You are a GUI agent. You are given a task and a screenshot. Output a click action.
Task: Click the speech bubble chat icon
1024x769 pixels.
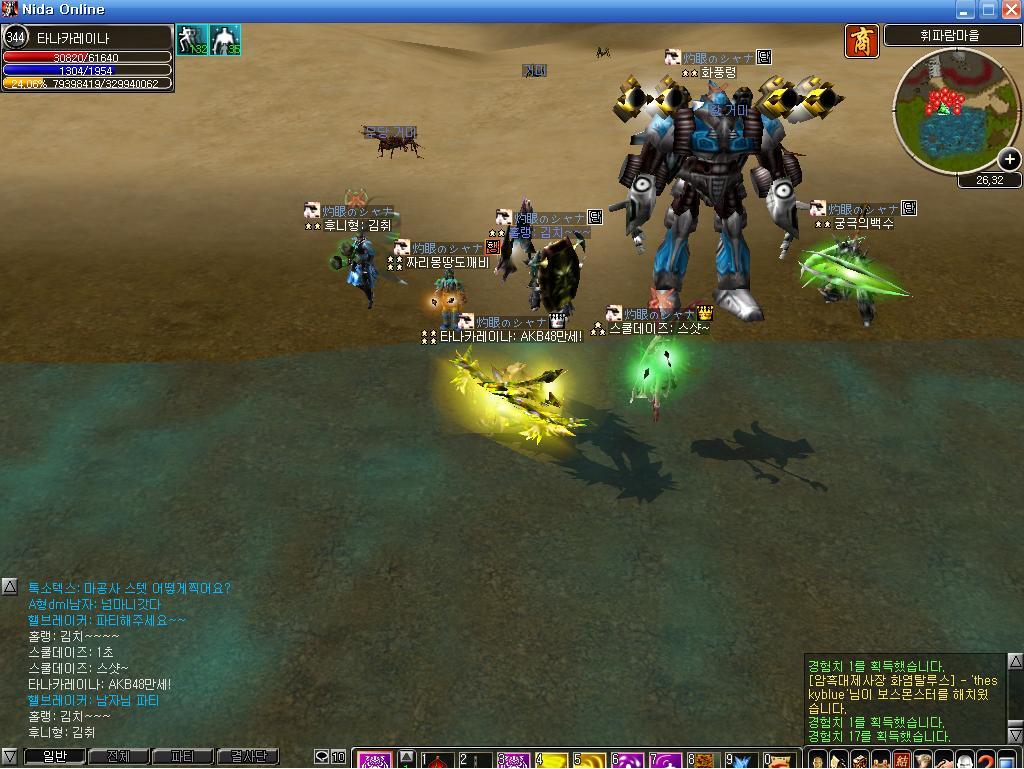(322, 757)
